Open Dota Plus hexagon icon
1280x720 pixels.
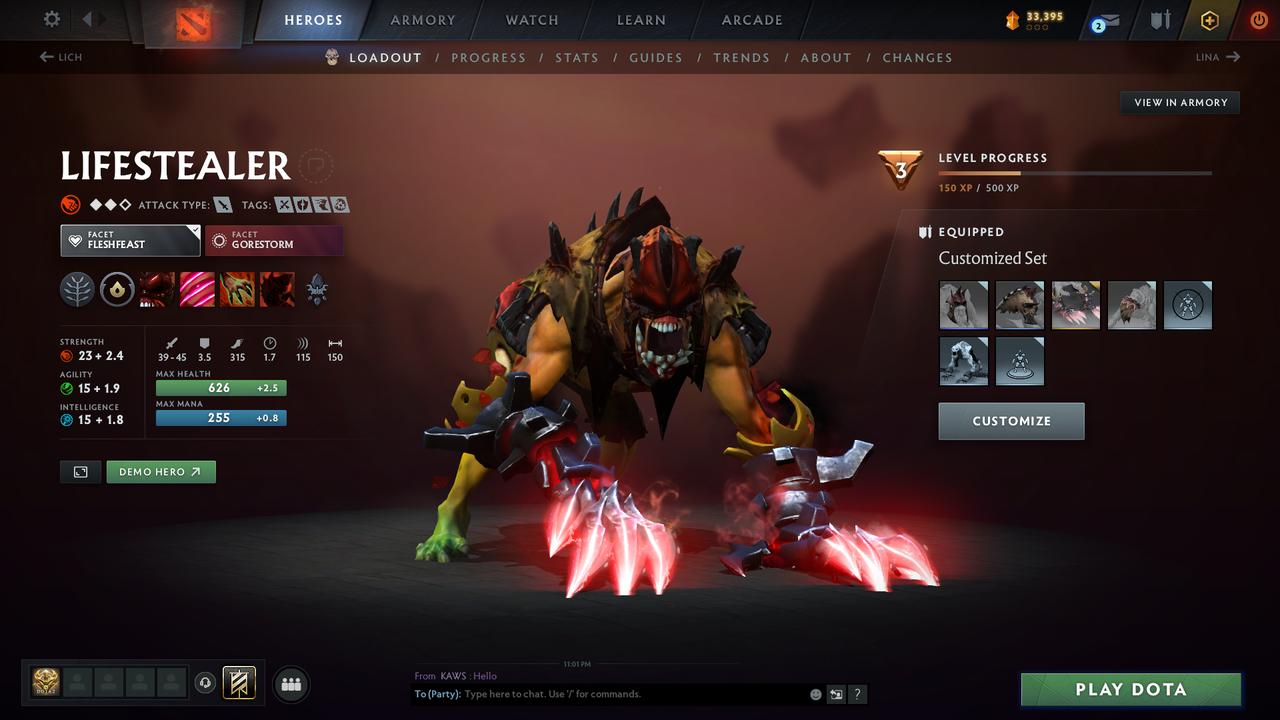1209,20
